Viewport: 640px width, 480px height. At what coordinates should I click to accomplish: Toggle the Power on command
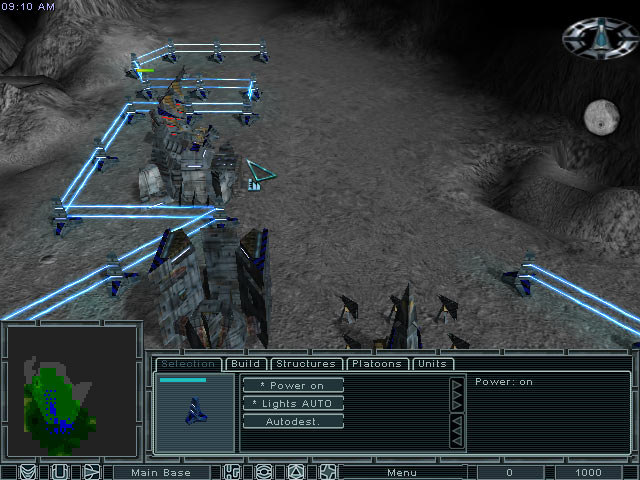click(x=293, y=385)
